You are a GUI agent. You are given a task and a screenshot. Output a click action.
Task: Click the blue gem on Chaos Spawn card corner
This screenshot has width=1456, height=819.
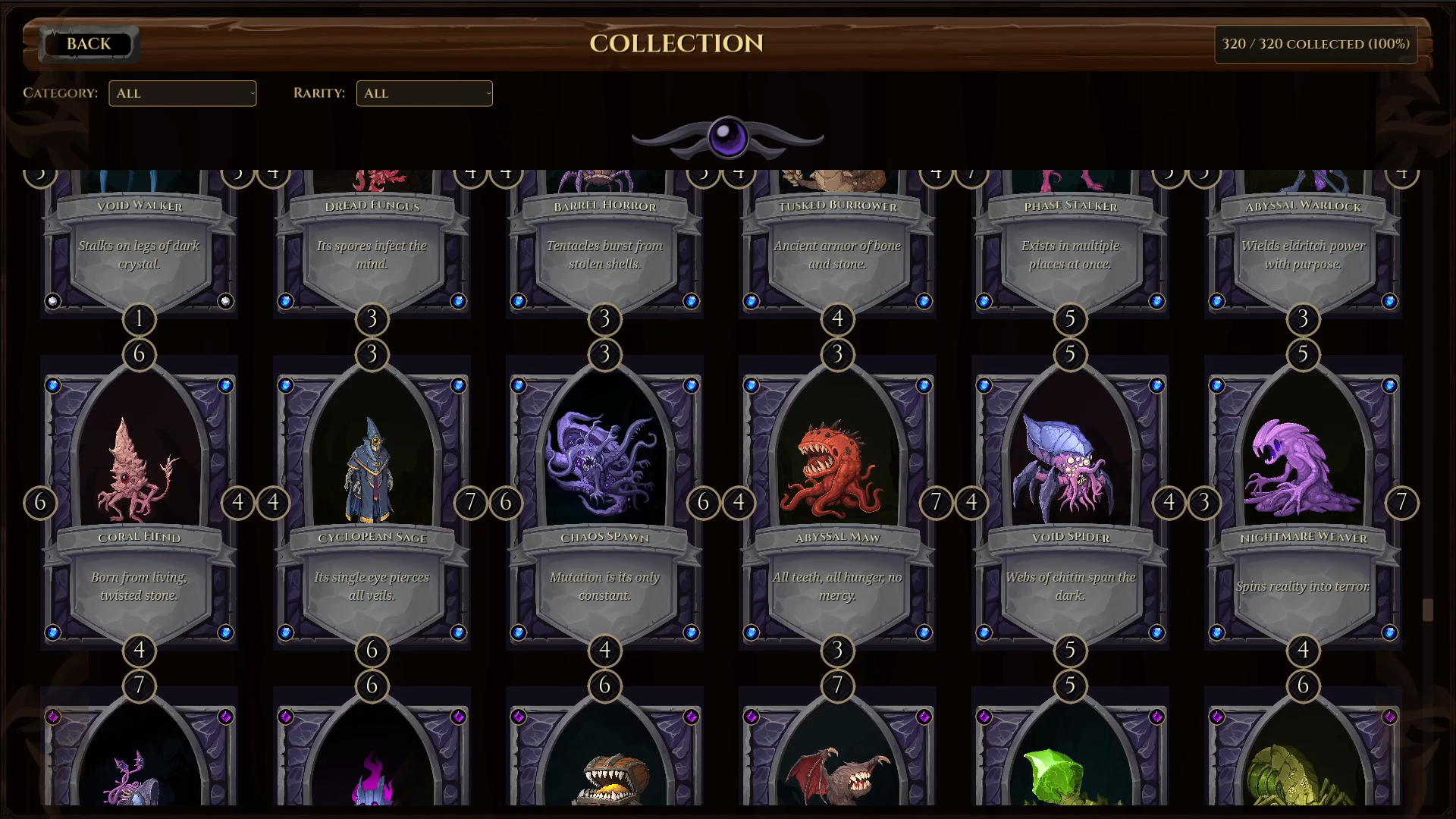(520, 384)
